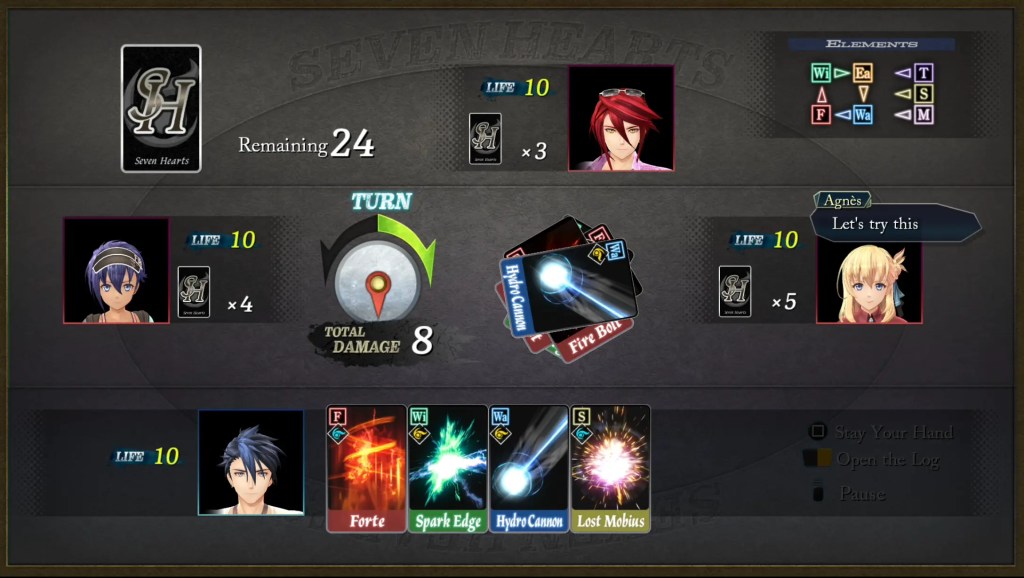The image size is (1024, 578).
Task: Select the red-haired opponent portrait
Action: pyautogui.click(x=621, y=118)
